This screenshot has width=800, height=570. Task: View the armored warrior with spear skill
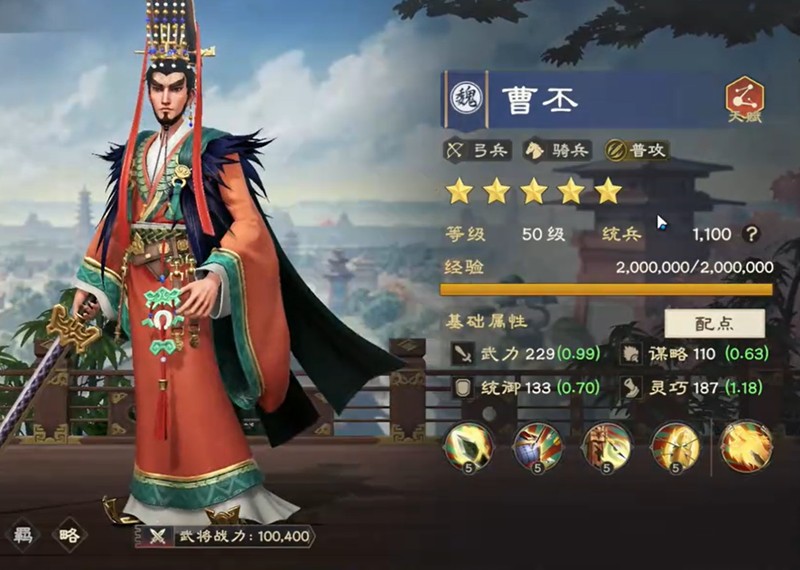coord(606,445)
